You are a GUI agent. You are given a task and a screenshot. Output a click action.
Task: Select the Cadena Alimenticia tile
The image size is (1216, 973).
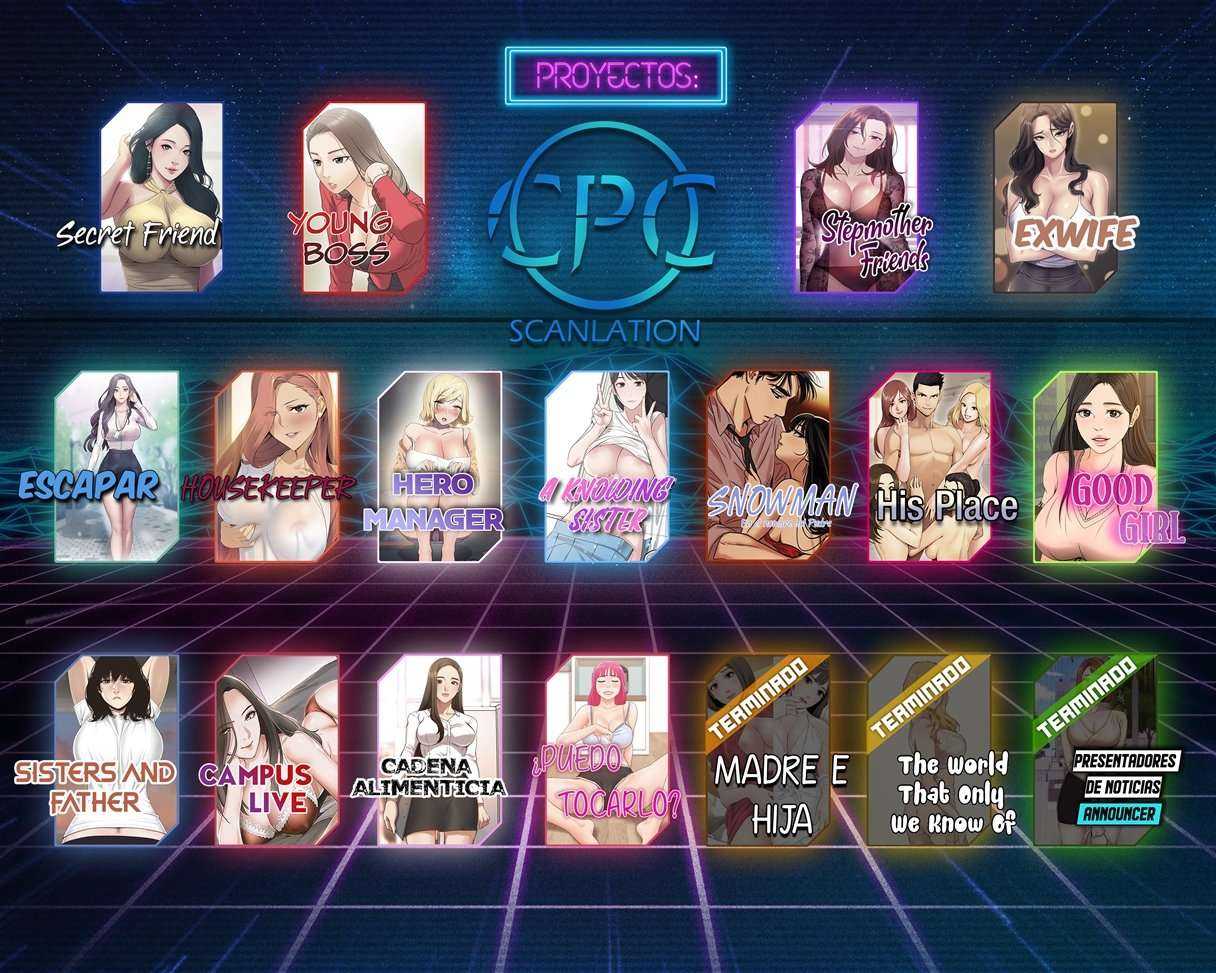[x=439, y=749]
